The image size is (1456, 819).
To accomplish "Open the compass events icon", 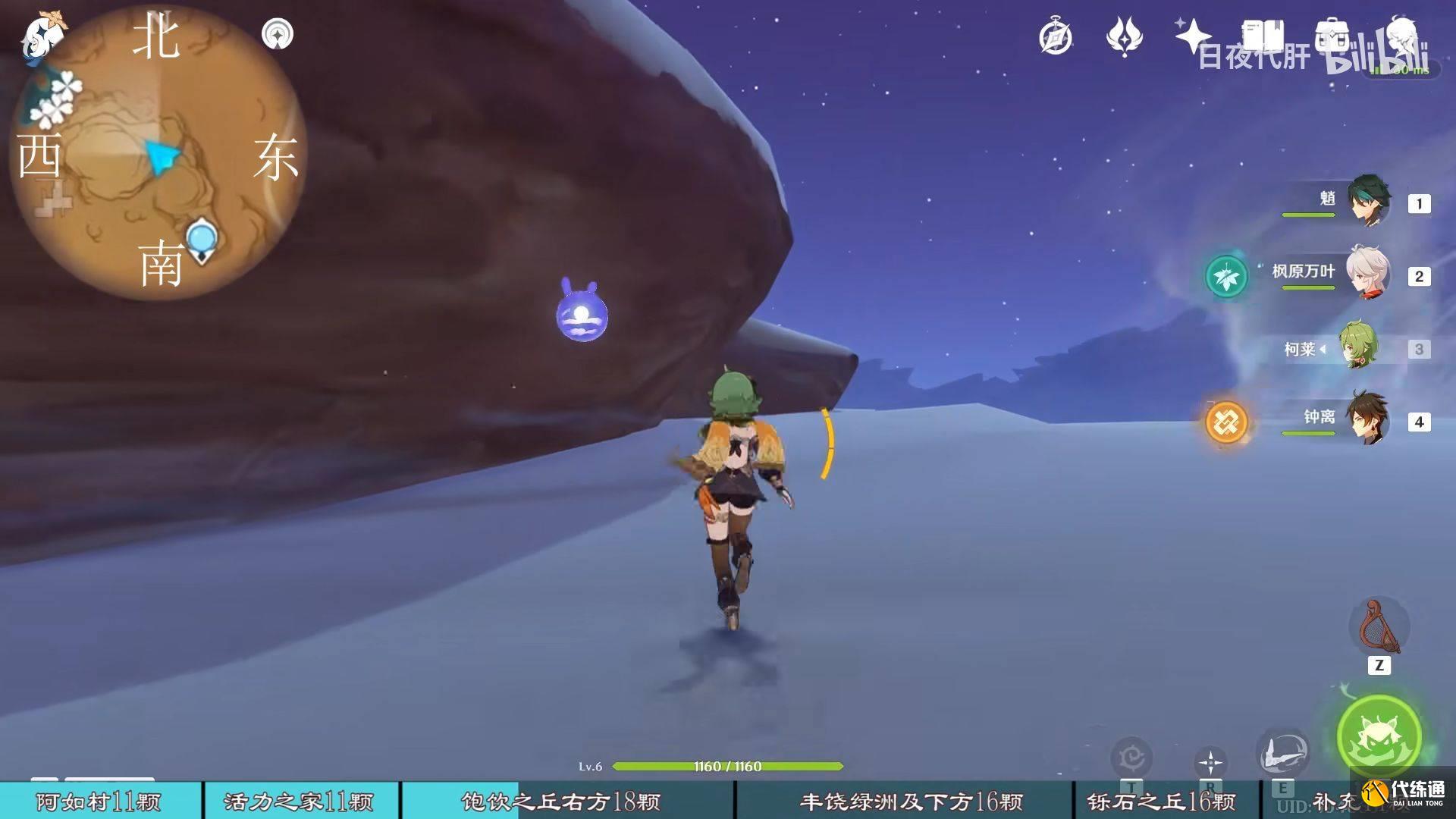I will pos(1056,36).
